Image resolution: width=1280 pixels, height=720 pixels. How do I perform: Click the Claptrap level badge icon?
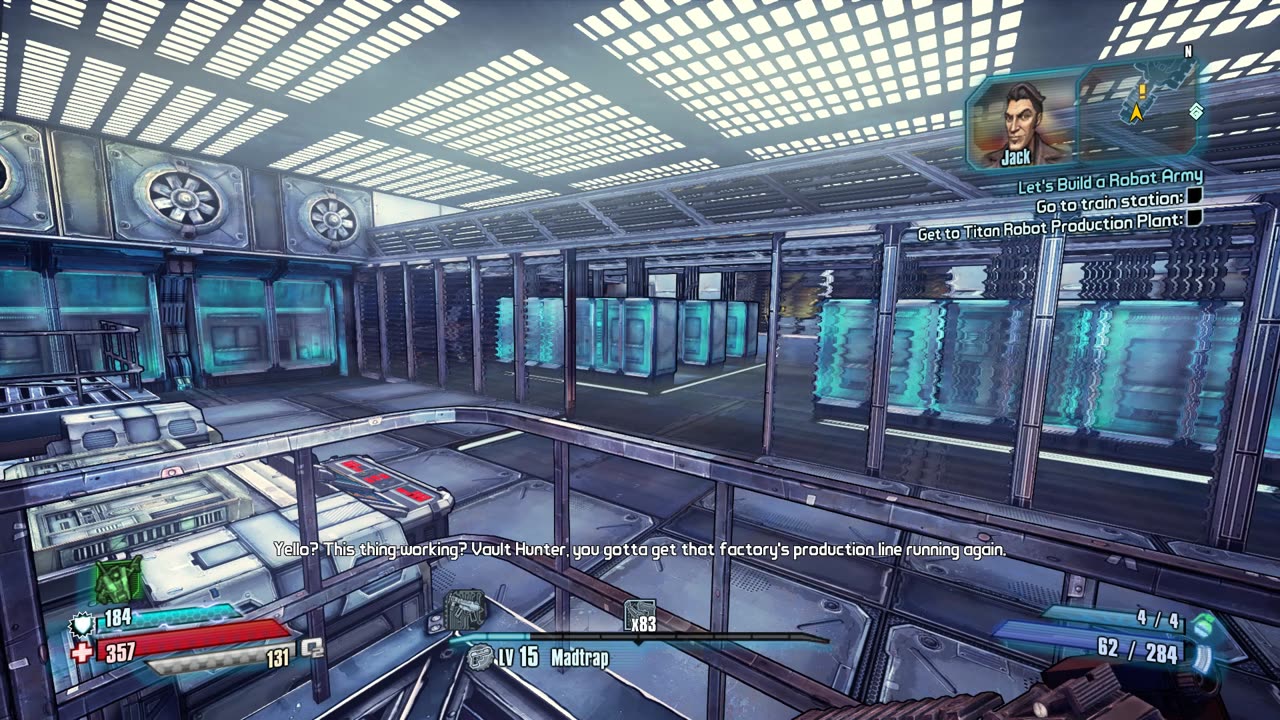(481, 658)
